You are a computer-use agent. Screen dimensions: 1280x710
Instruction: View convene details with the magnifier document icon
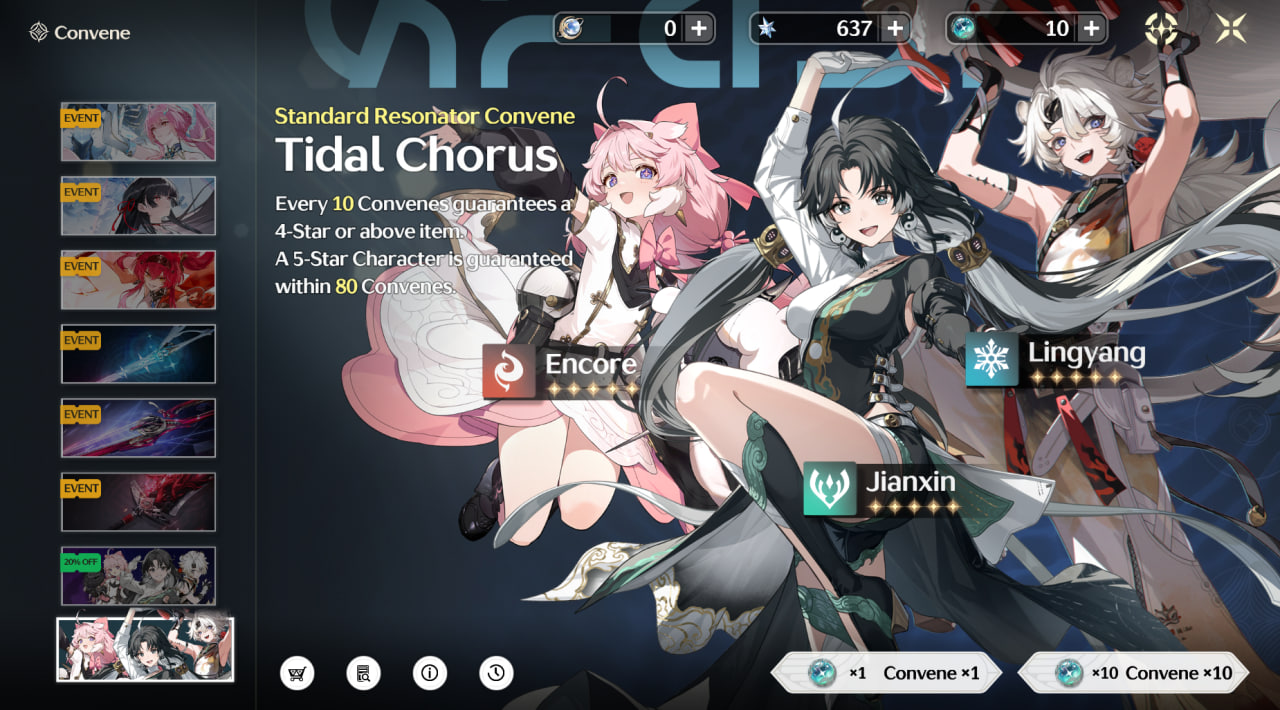pyautogui.click(x=363, y=673)
